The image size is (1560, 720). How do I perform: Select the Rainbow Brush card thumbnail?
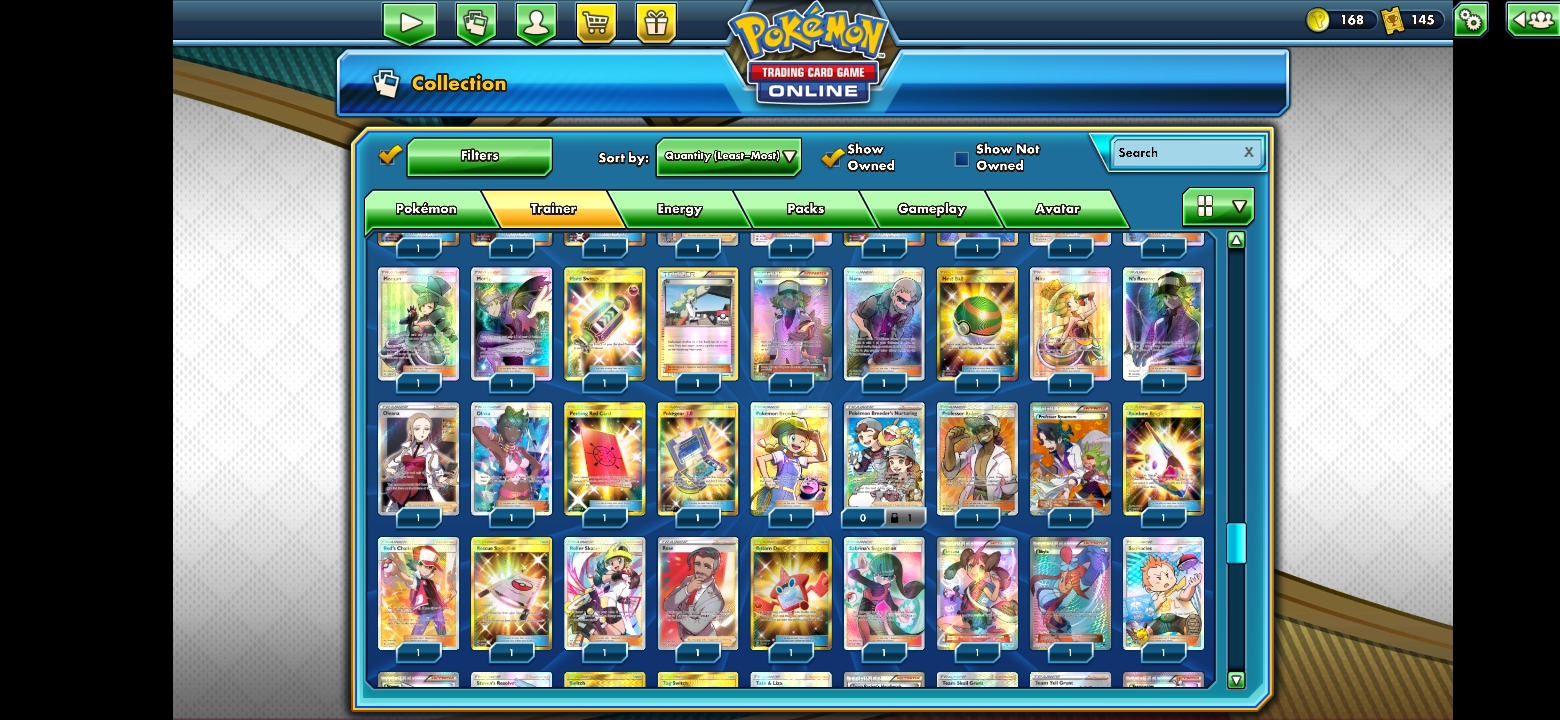tap(1163, 459)
